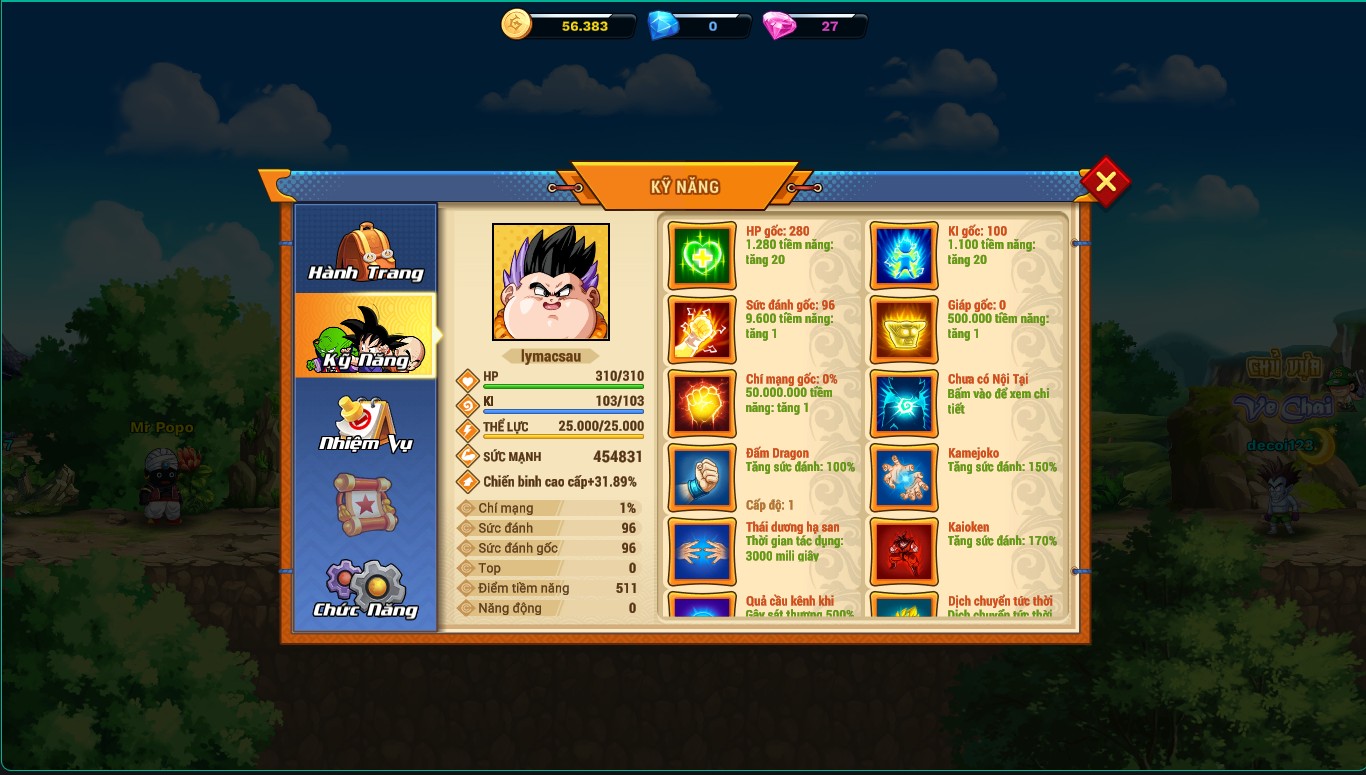The height and width of the screenshot is (775, 1366).
Task: Click the blue diamond currency icon
Action: click(663, 26)
